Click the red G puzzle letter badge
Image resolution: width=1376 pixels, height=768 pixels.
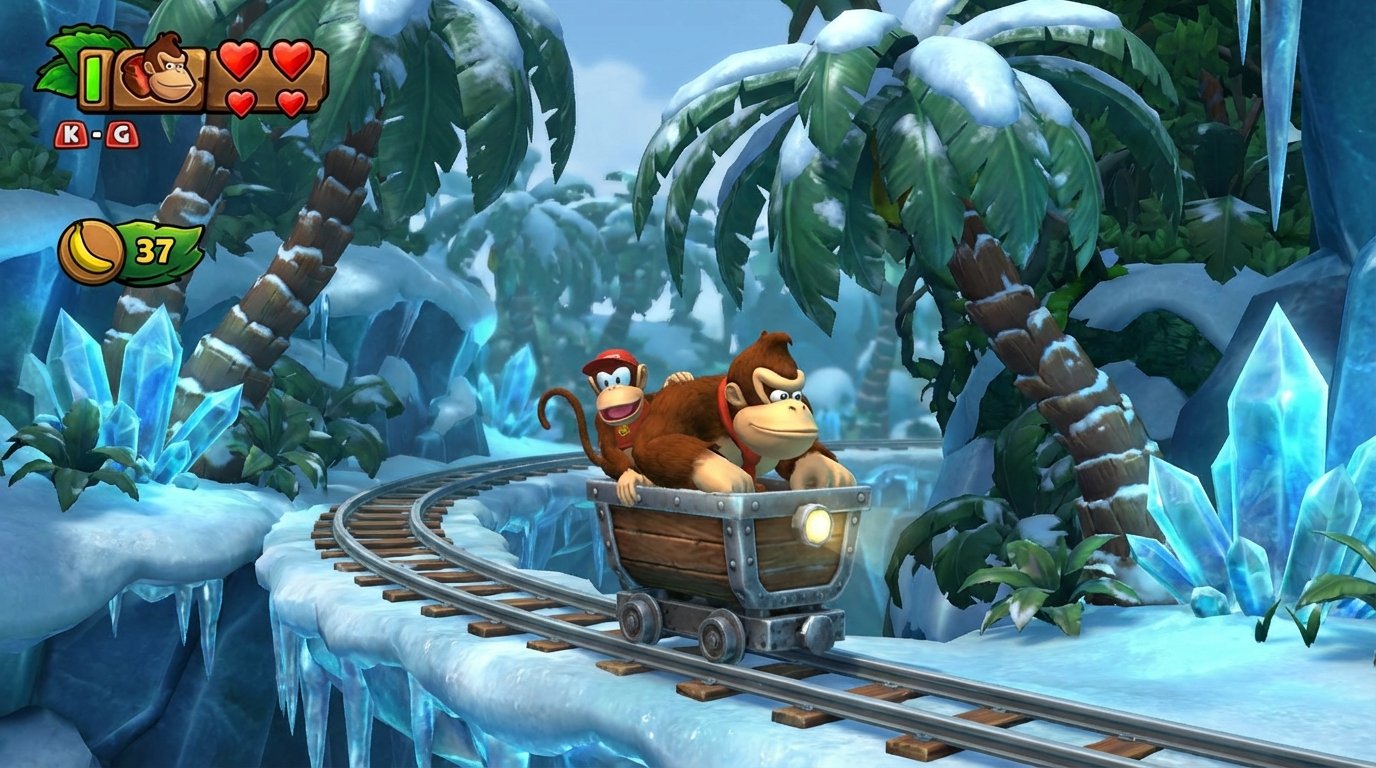coord(121,133)
